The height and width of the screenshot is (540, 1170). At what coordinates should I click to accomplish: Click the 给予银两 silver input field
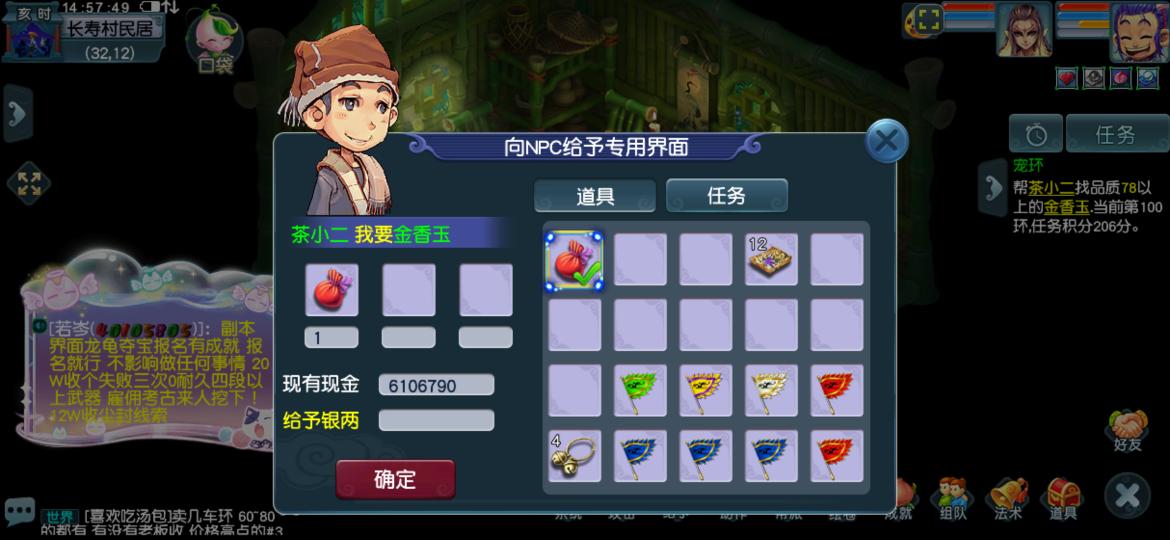tap(436, 420)
